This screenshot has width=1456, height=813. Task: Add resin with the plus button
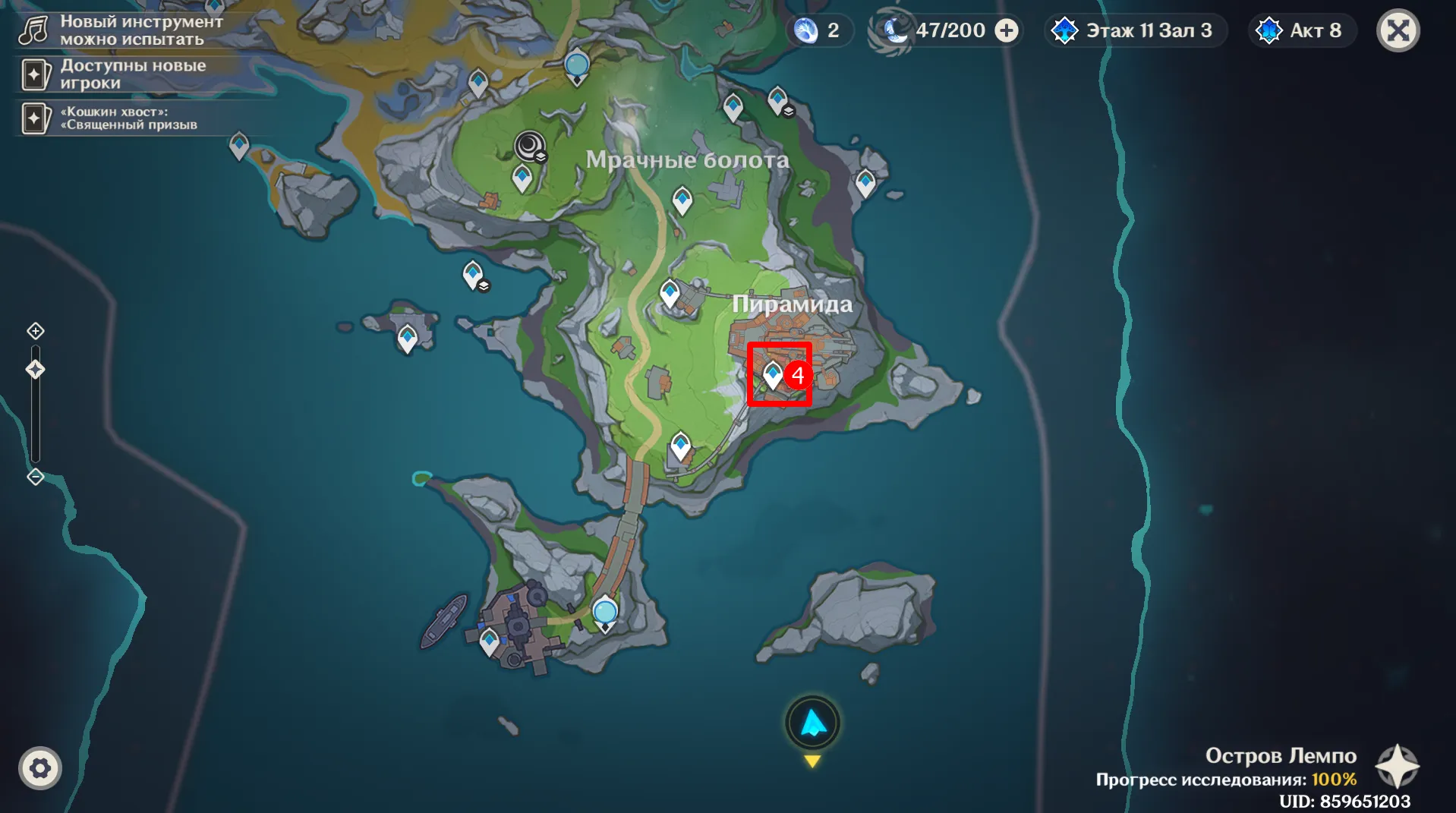coord(1007,31)
